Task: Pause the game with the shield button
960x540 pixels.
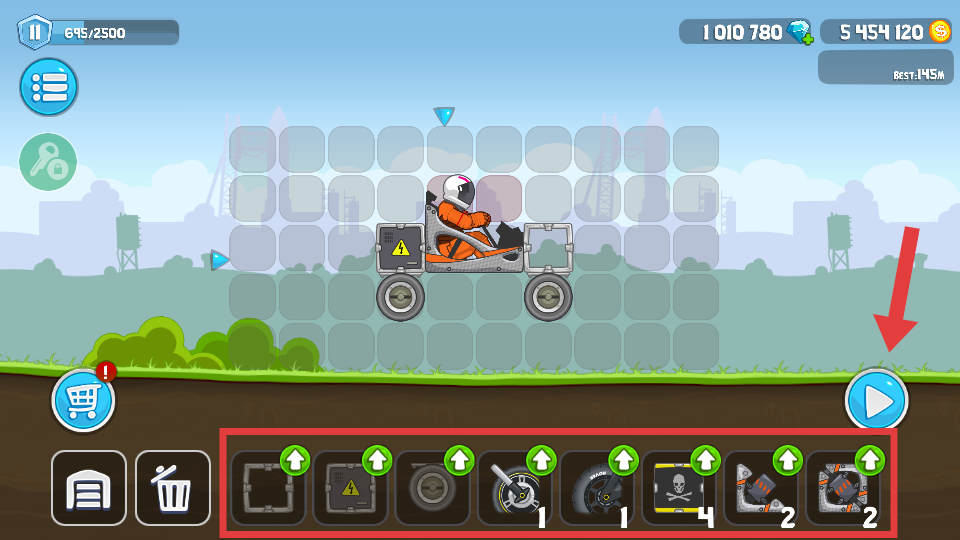Action: [35, 32]
